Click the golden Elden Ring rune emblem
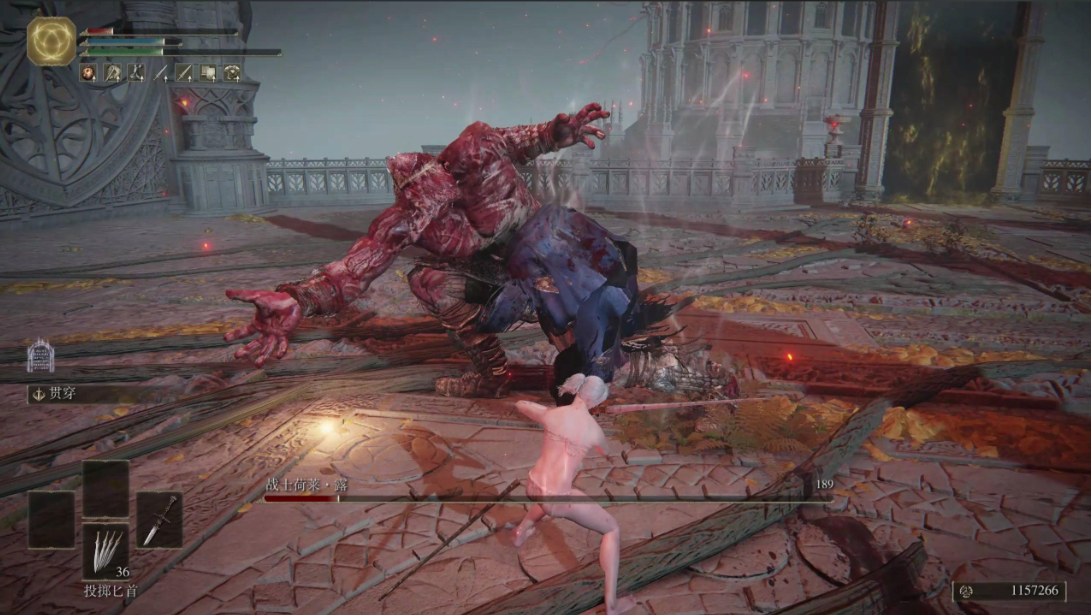The height and width of the screenshot is (615, 1091). point(51,41)
